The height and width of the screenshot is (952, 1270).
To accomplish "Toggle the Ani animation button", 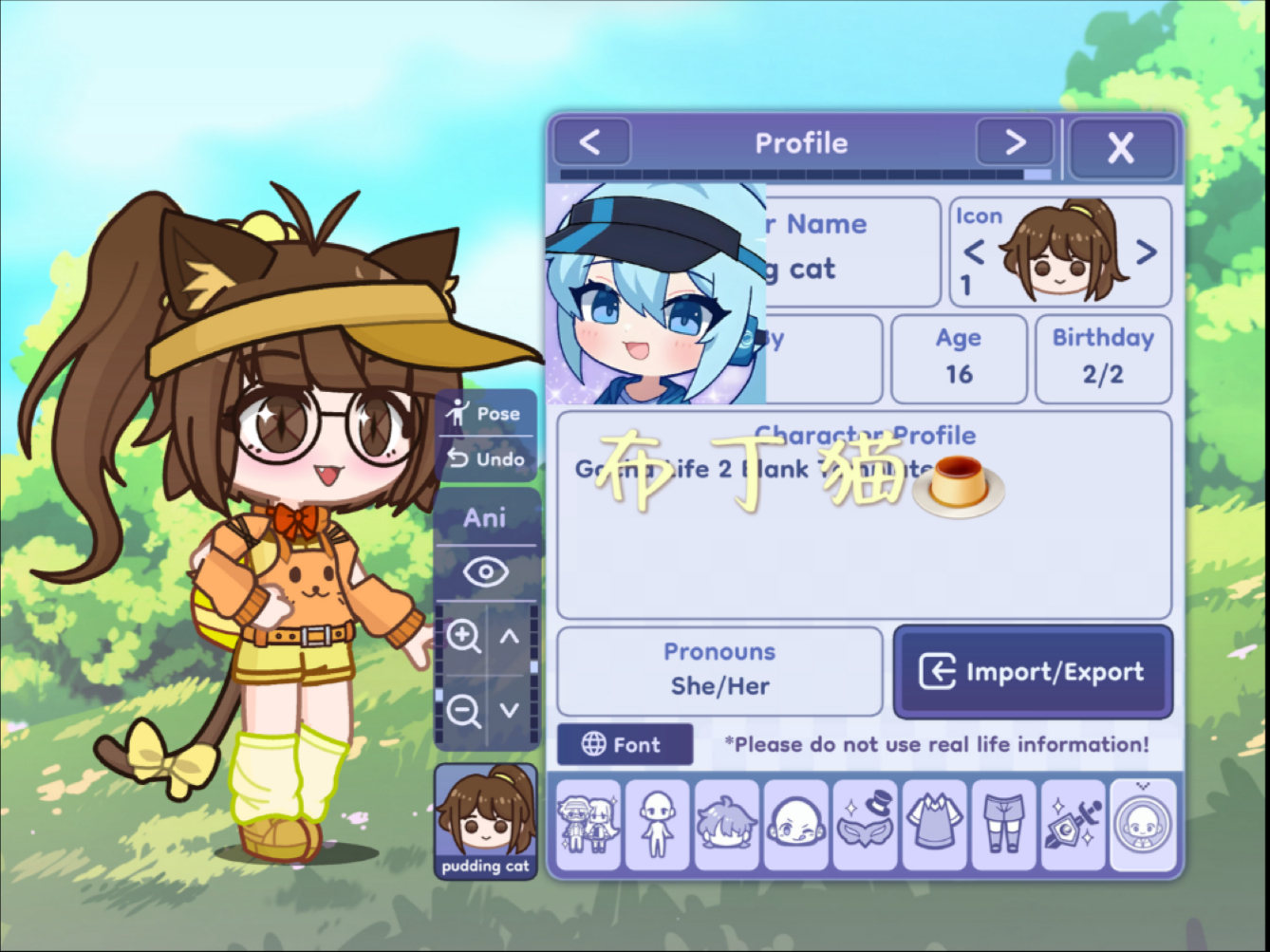I will 485,518.
